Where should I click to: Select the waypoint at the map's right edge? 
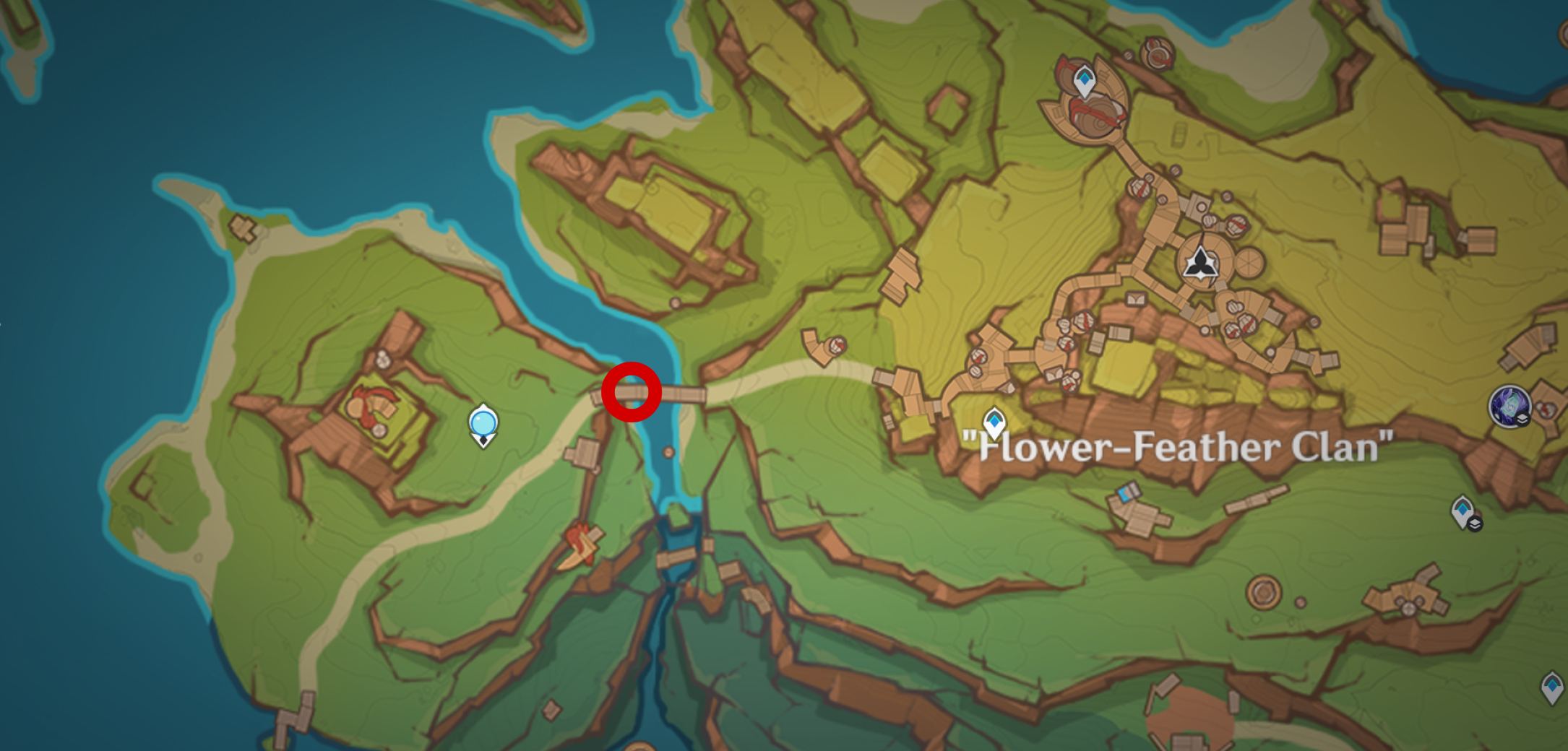pyautogui.click(x=1552, y=686)
